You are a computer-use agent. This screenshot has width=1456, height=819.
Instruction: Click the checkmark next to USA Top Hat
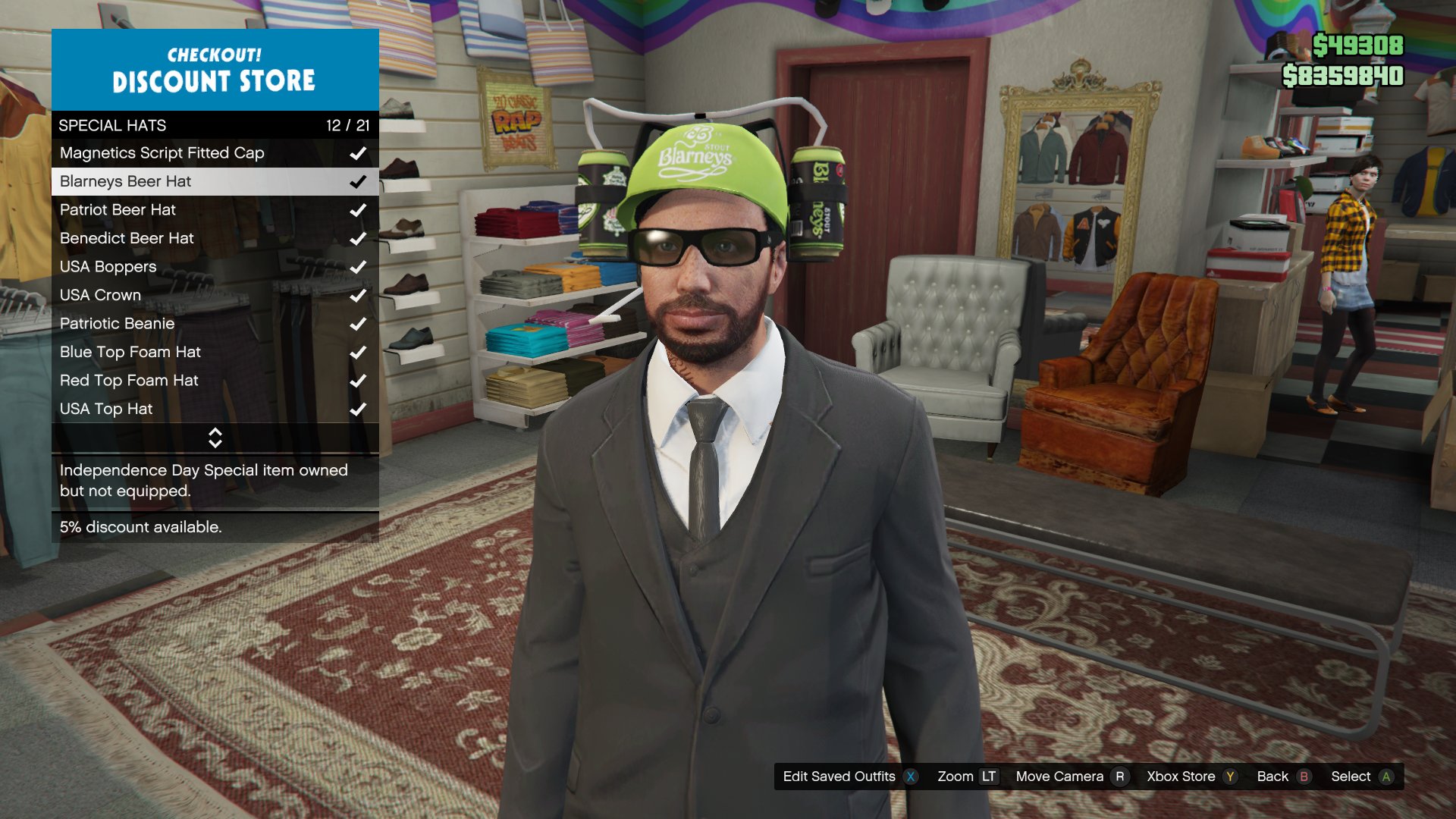click(357, 409)
